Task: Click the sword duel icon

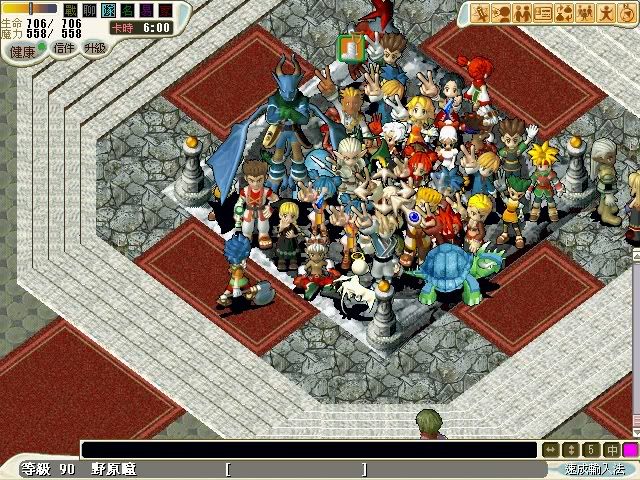Action: coord(481,13)
